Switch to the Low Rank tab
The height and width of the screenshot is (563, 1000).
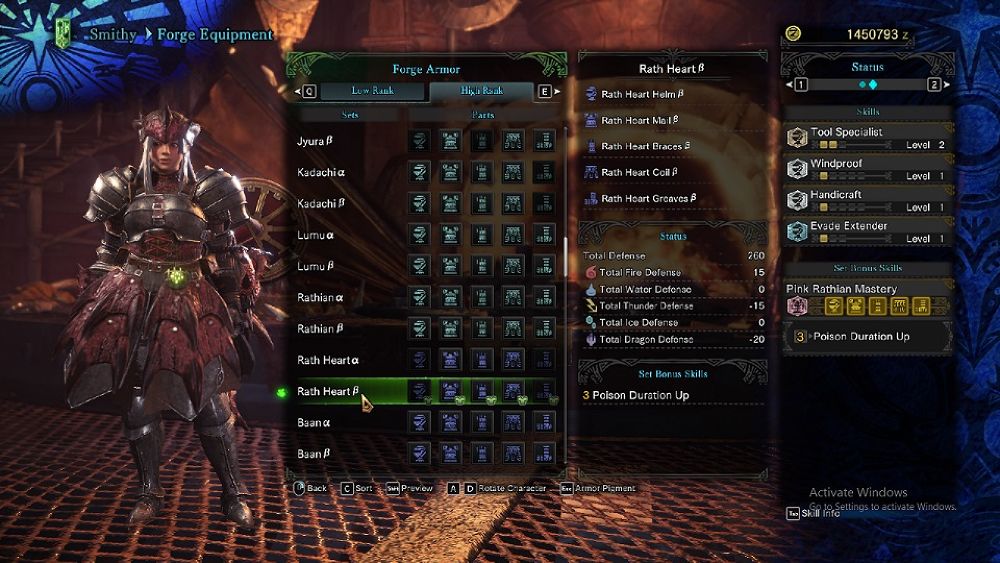pyautogui.click(x=370, y=91)
